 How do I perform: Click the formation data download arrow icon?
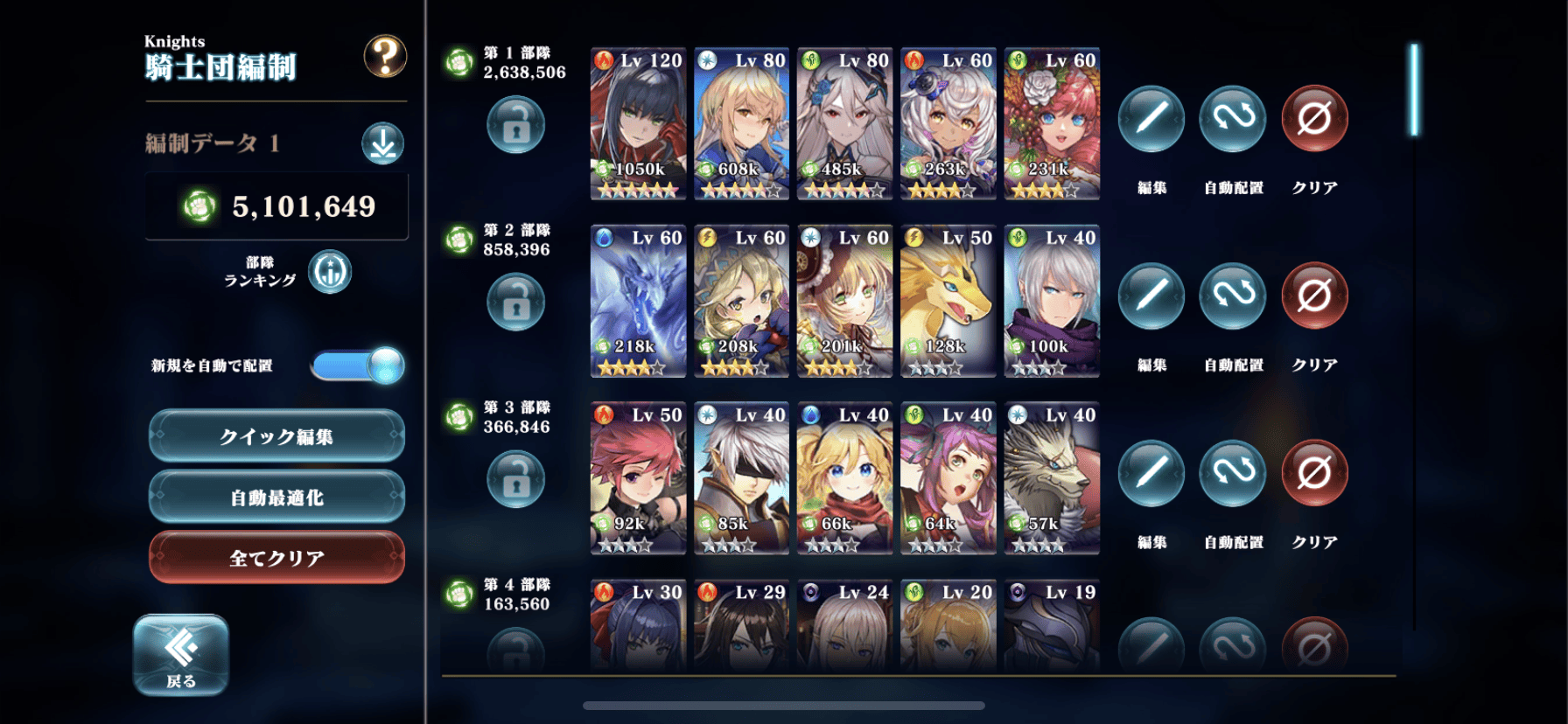382,143
